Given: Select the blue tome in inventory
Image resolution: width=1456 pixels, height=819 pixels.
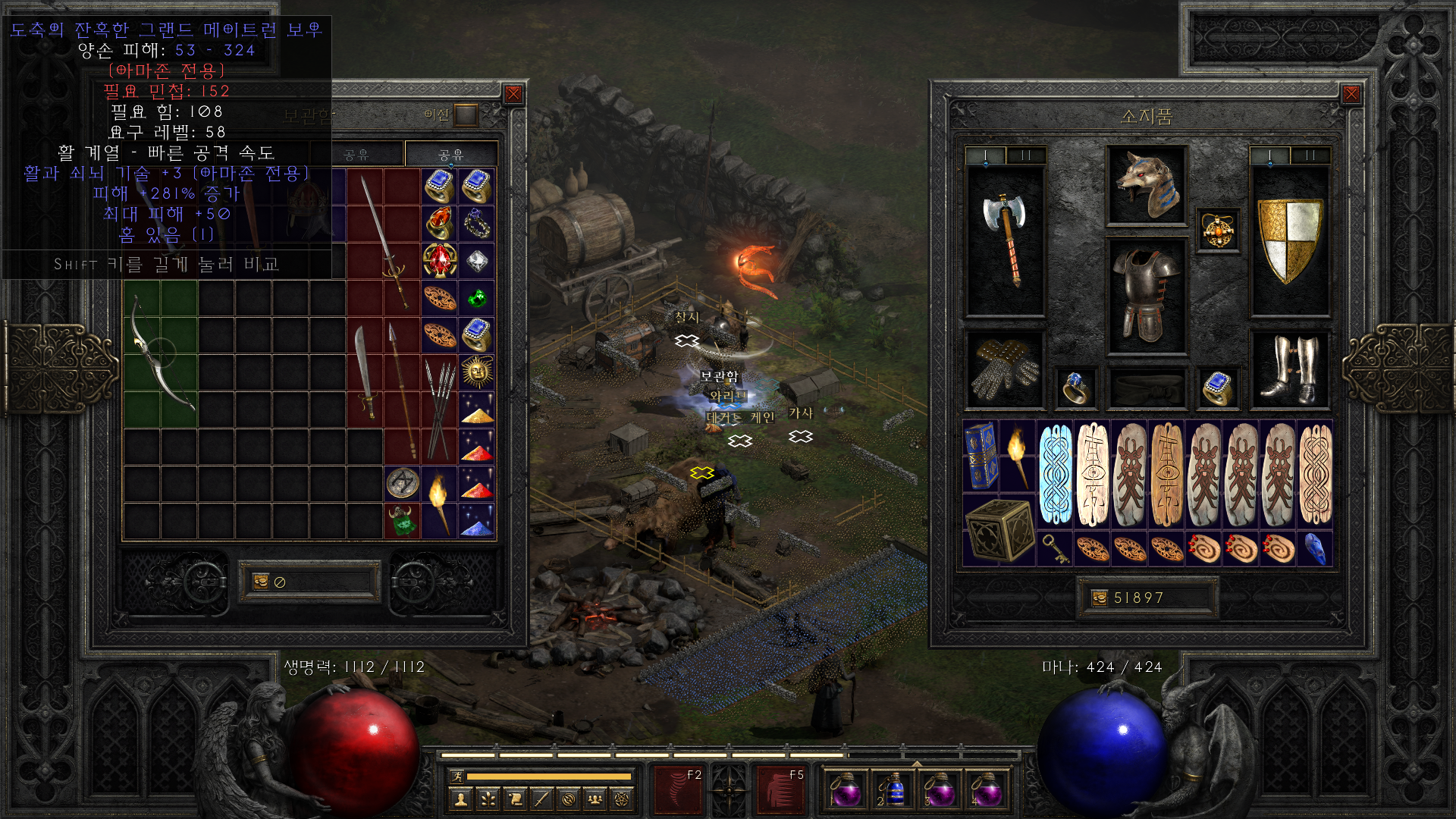Looking at the screenshot, I should click(981, 456).
